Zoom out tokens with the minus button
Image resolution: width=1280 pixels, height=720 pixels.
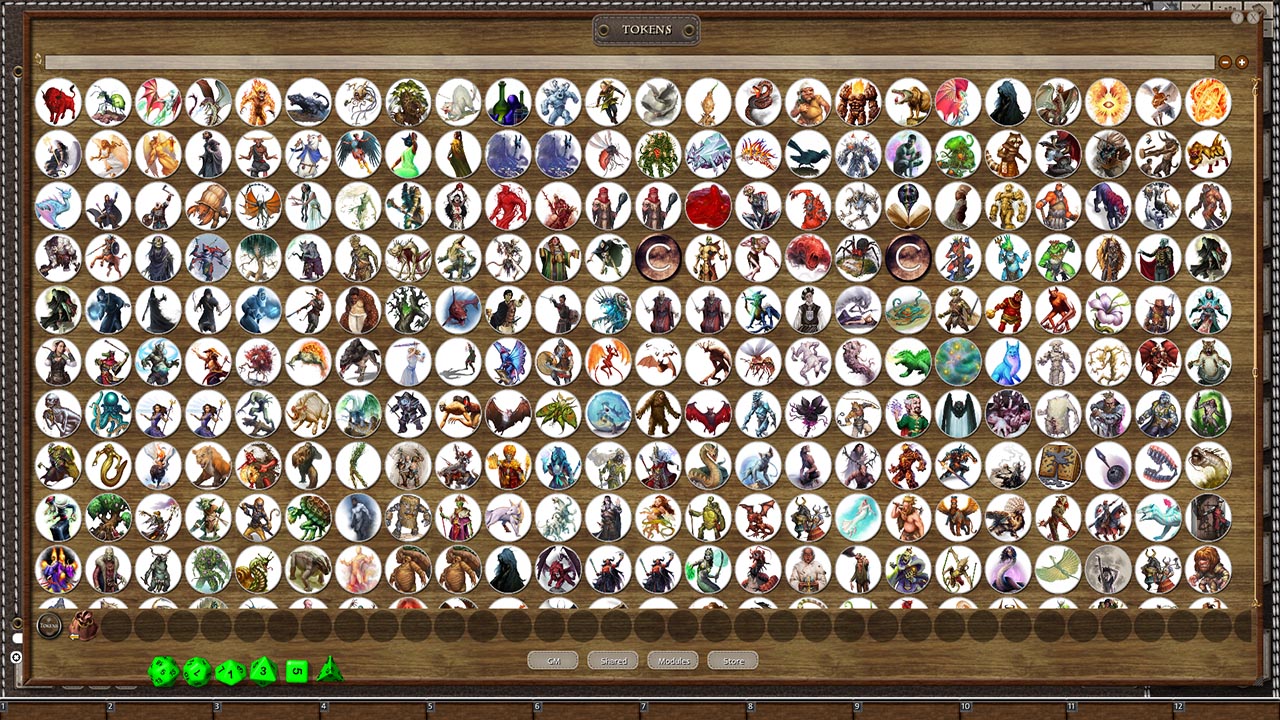pyautogui.click(x=1225, y=62)
